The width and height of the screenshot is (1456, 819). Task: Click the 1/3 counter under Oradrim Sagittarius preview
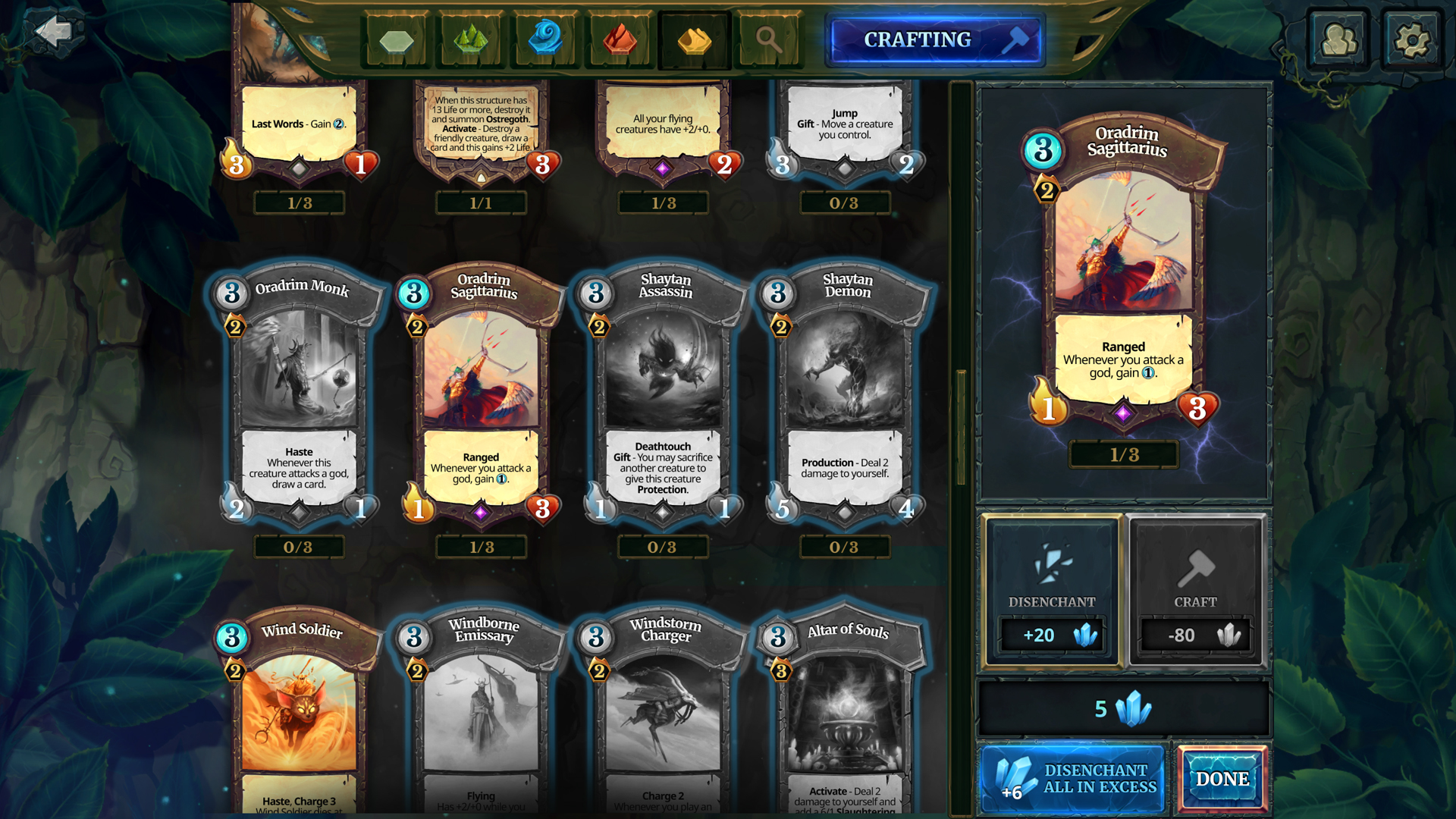1123,455
